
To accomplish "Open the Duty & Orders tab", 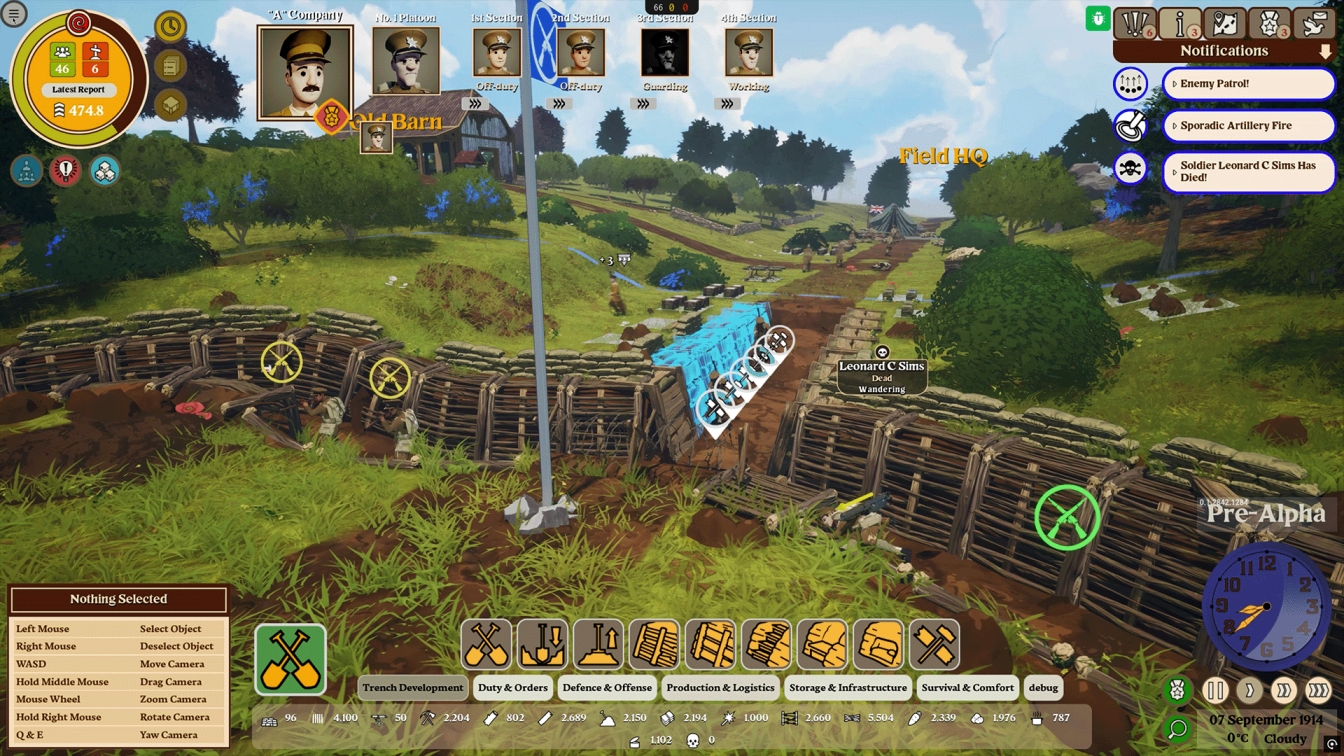I will [513, 688].
